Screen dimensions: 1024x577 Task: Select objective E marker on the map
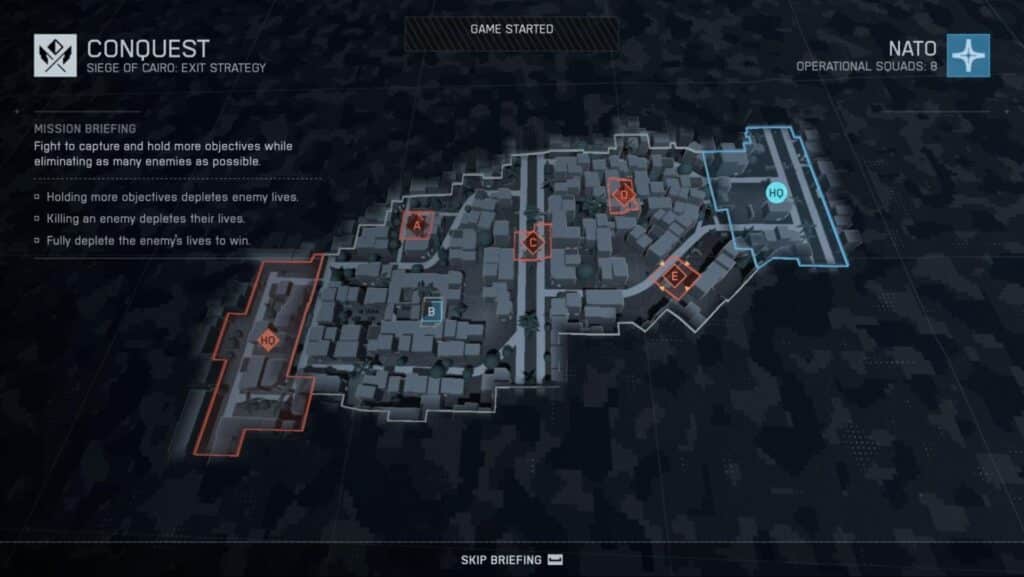[x=676, y=276]
